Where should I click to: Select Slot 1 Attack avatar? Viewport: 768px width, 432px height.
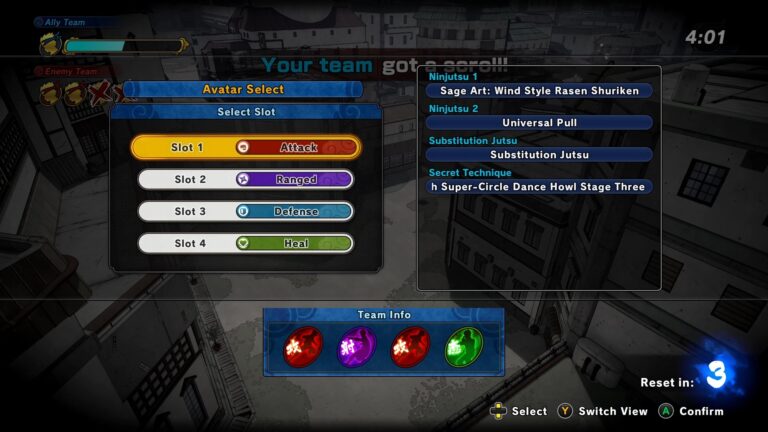[245, 147]
